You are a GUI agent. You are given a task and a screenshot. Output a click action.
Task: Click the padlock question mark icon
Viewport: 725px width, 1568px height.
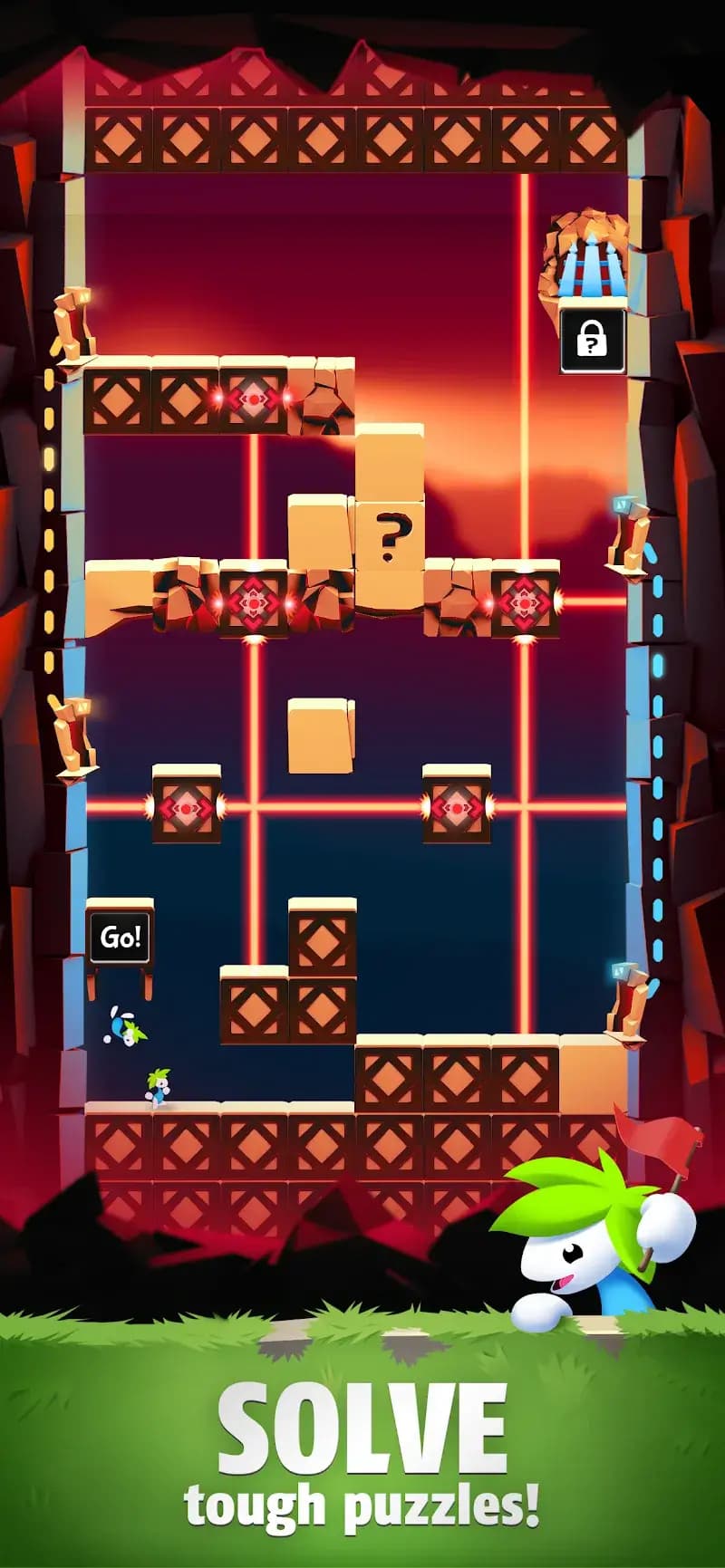592,341
